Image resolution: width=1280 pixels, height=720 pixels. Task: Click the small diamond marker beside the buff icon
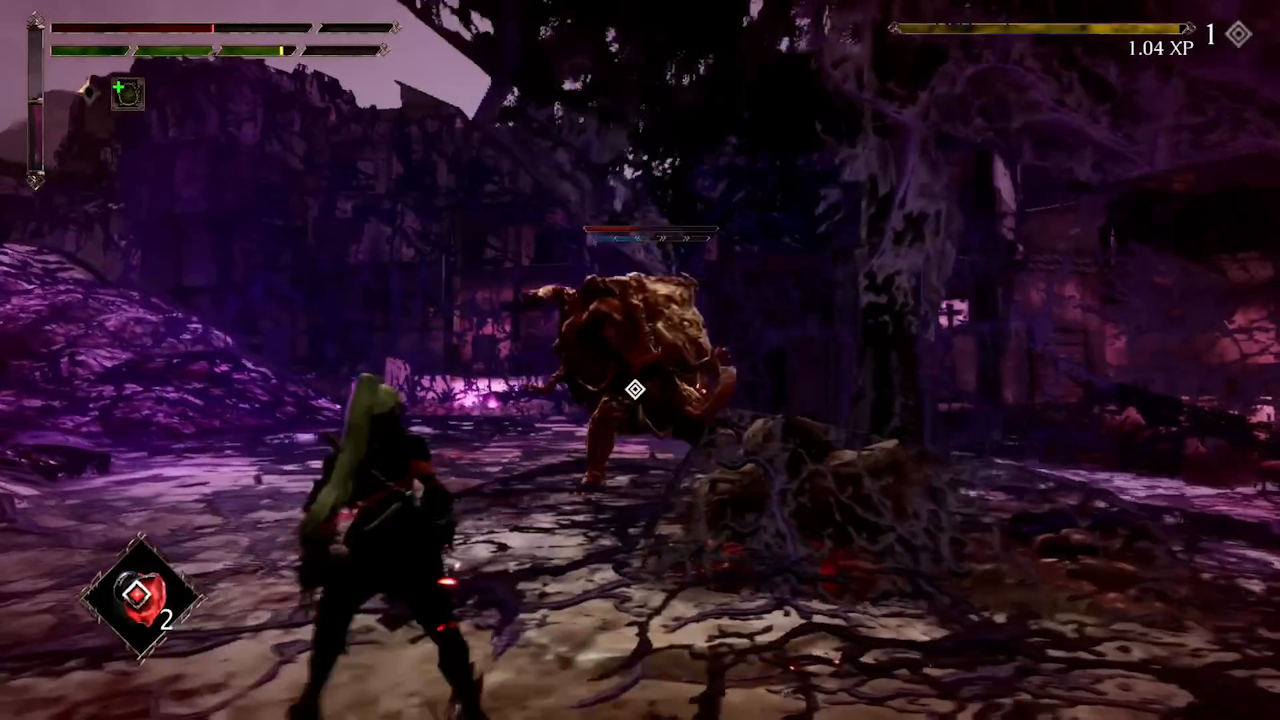(x=90, y=93)
